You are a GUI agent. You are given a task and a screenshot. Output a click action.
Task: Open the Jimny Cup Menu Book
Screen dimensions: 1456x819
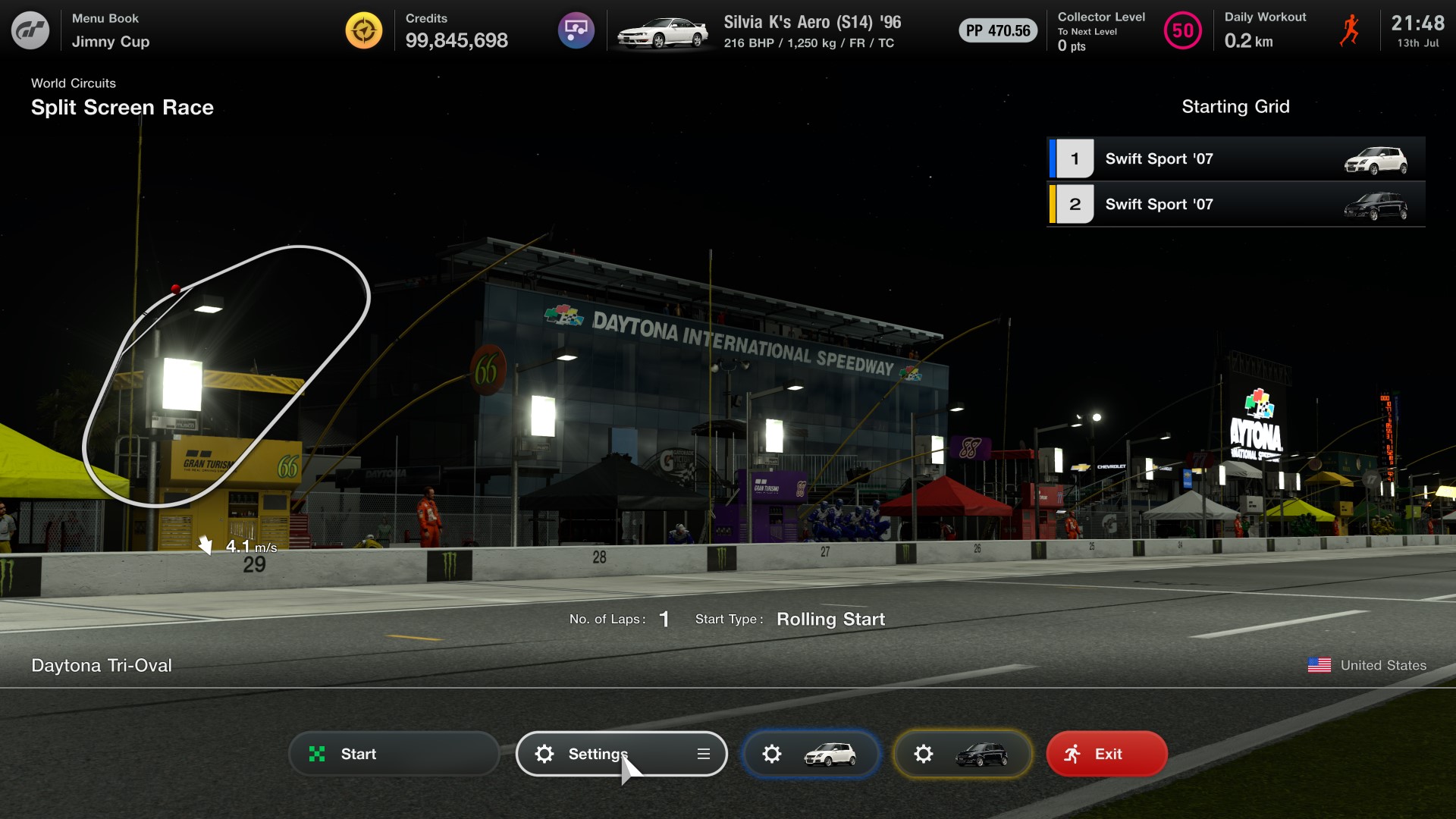point(111,30)
